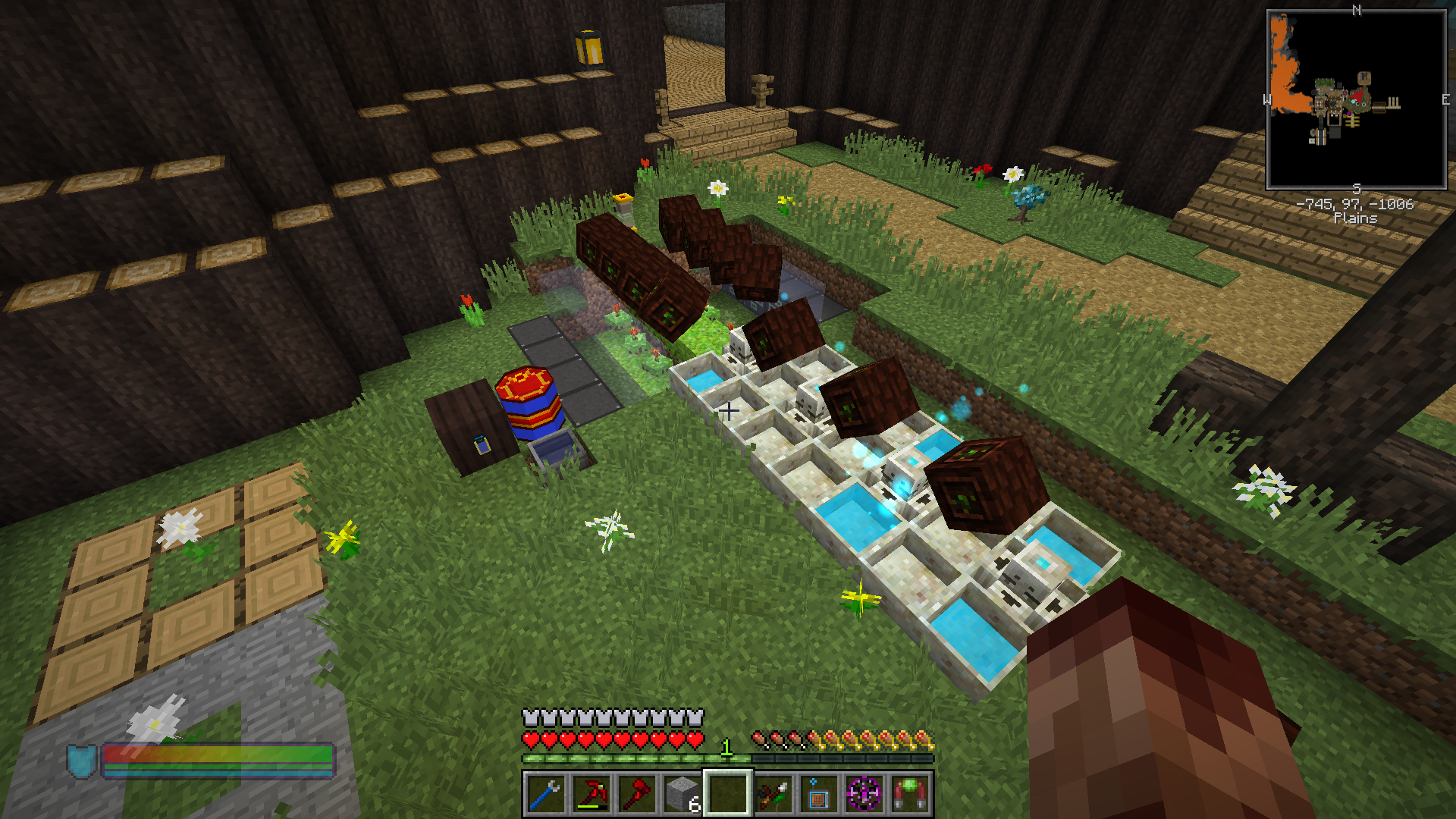
Task: Select the red magnet hotbar slot
Action: point(909,794)
